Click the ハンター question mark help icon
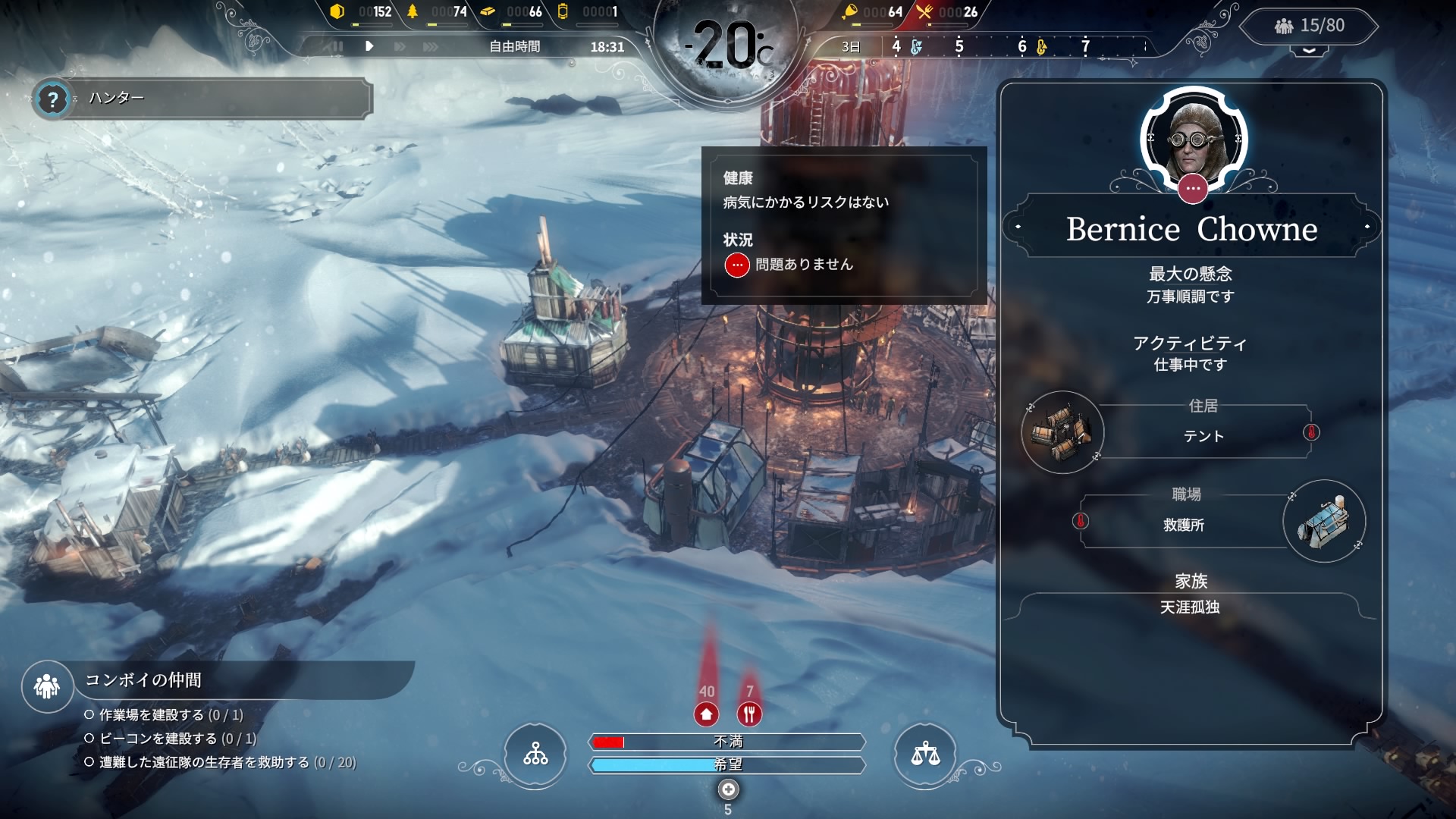The width and height of the screenshot is (1456, 819). [52, 99]
